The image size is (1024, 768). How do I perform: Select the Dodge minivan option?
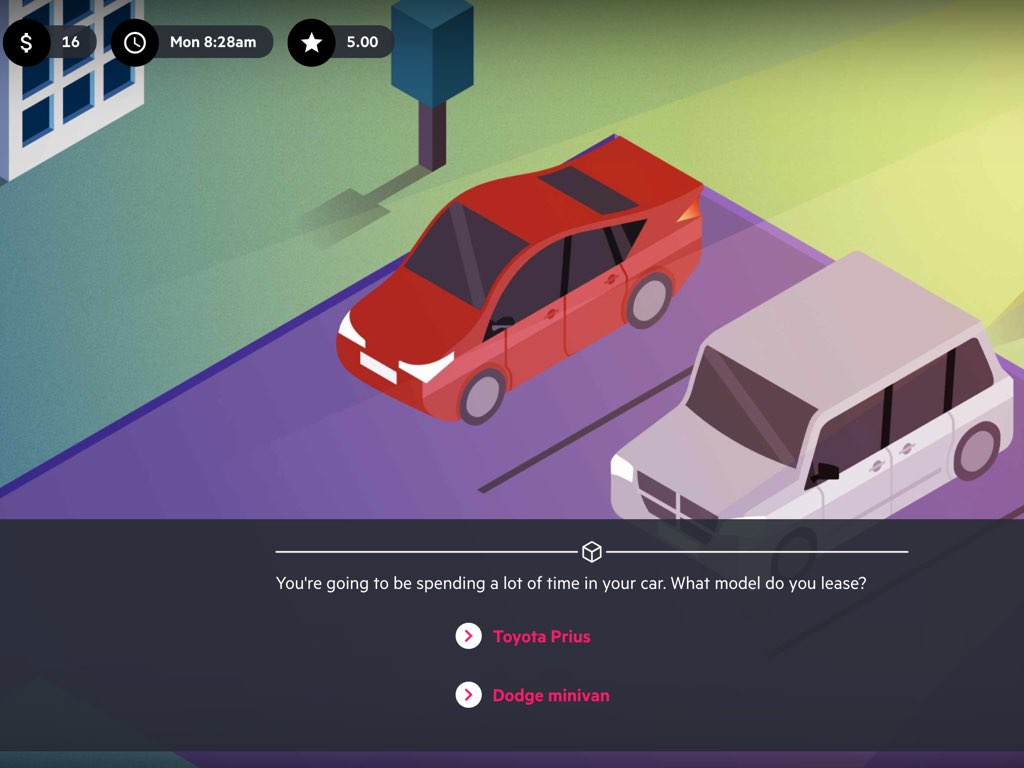pos(549,695)
